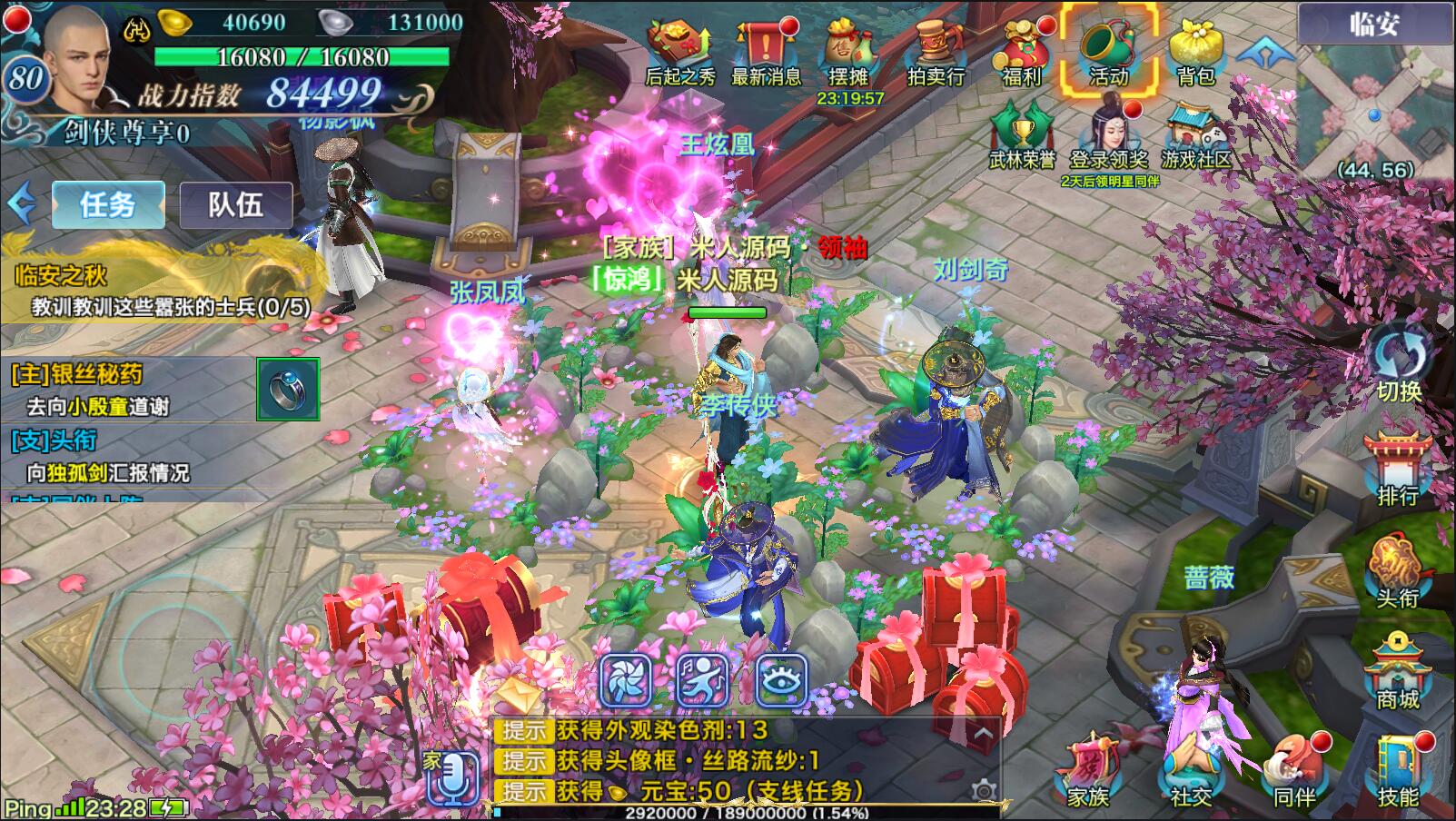
Task: Open the highlighted 活动 events icon
Action: coord(1108,50)
